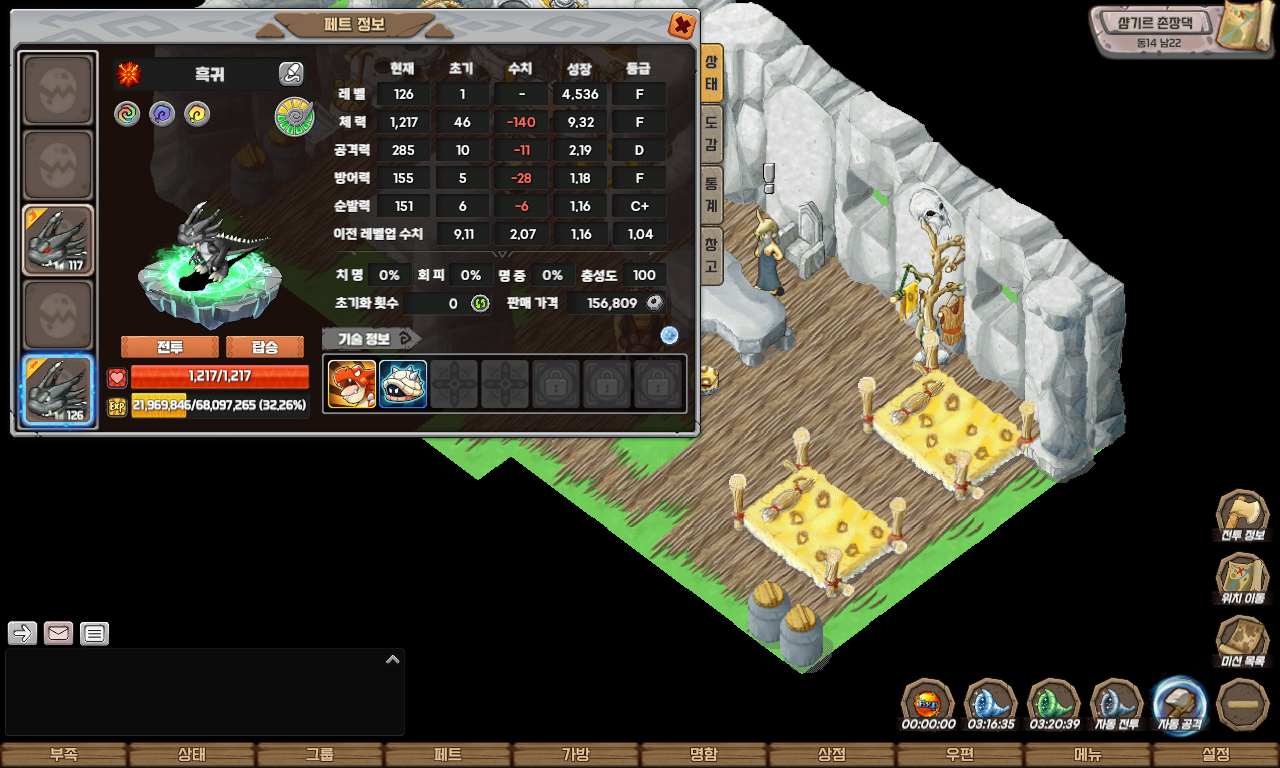Open the 상점 shop menu

point(832,755)
